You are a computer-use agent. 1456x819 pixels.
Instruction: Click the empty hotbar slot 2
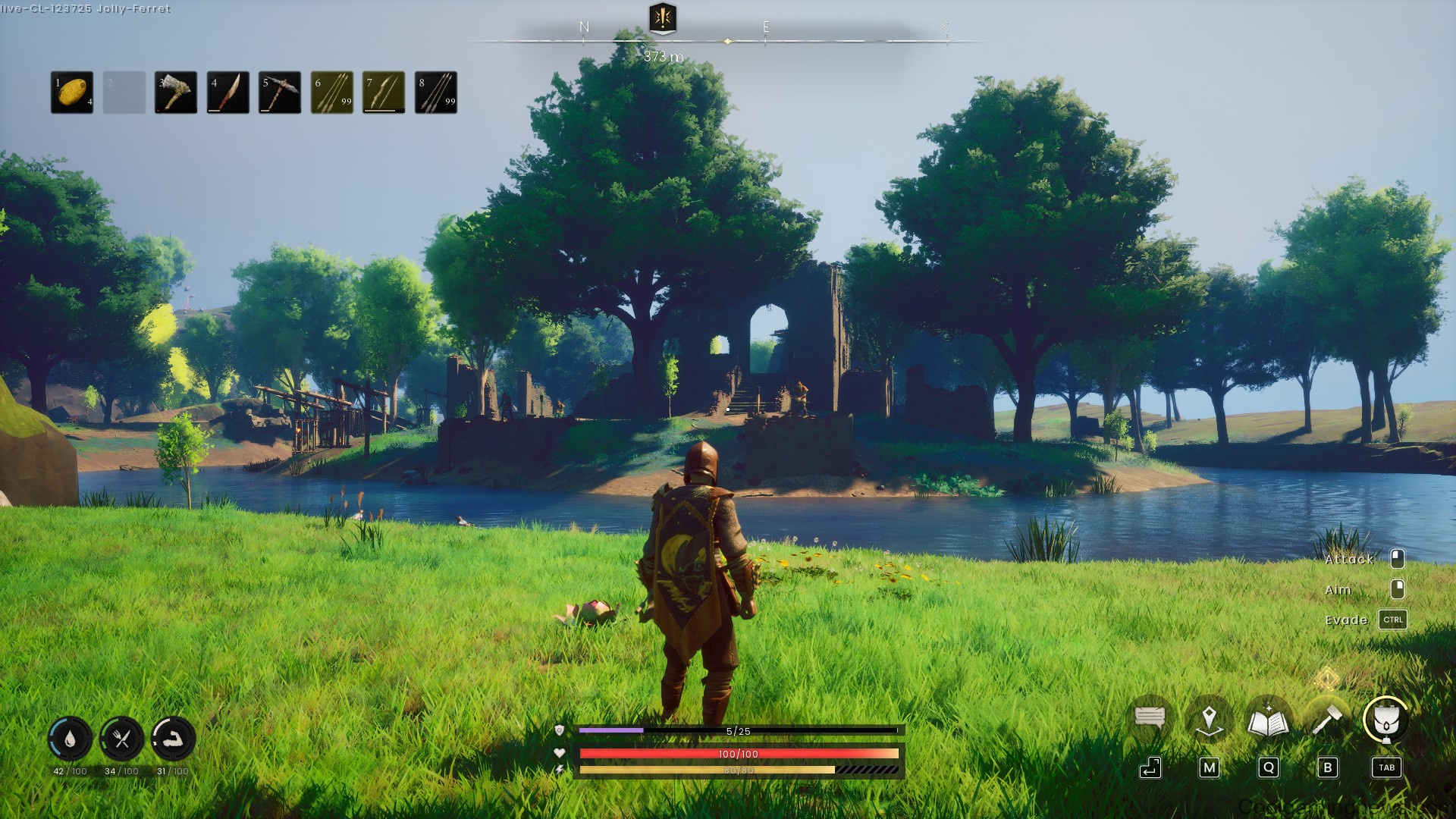[x=124, y=94]
